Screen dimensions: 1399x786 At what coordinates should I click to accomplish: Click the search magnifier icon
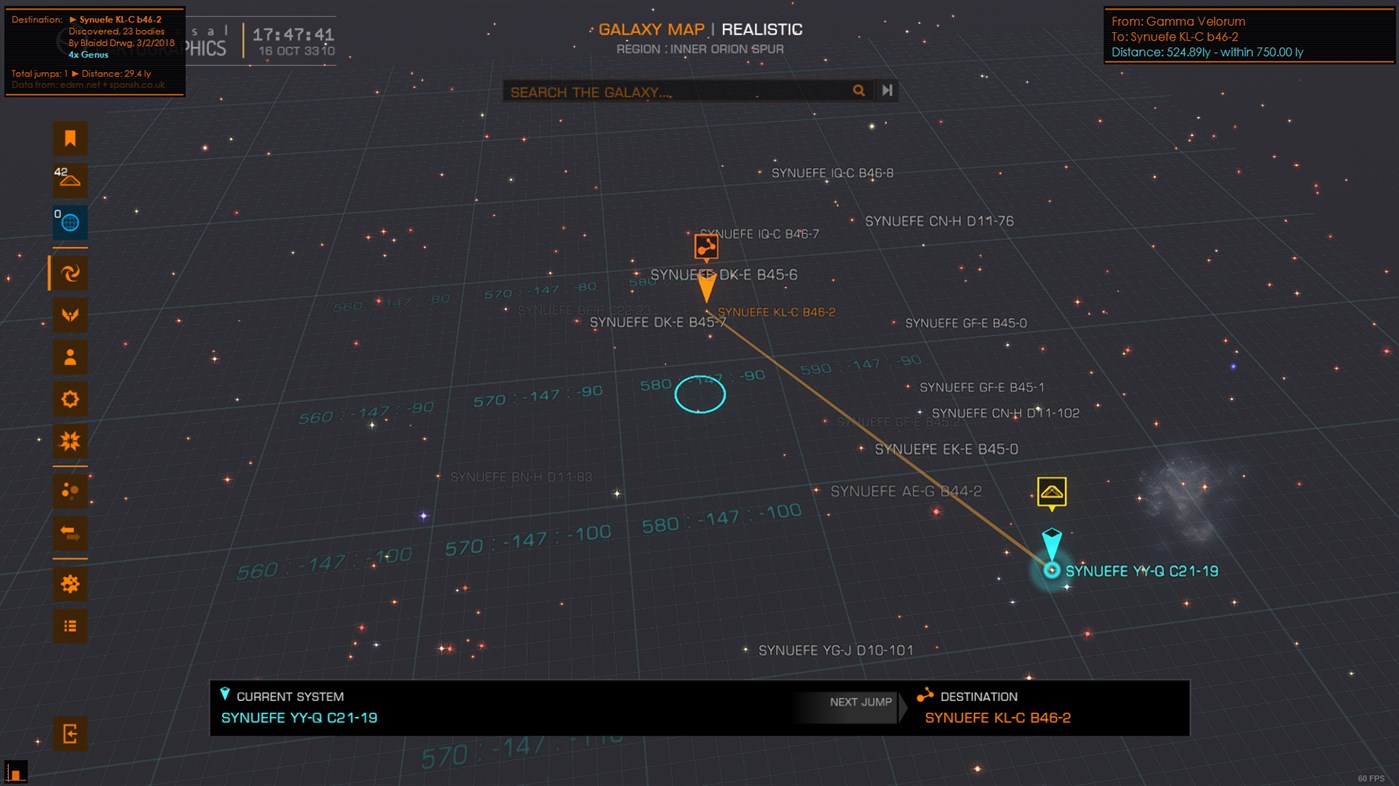(859, 90)
